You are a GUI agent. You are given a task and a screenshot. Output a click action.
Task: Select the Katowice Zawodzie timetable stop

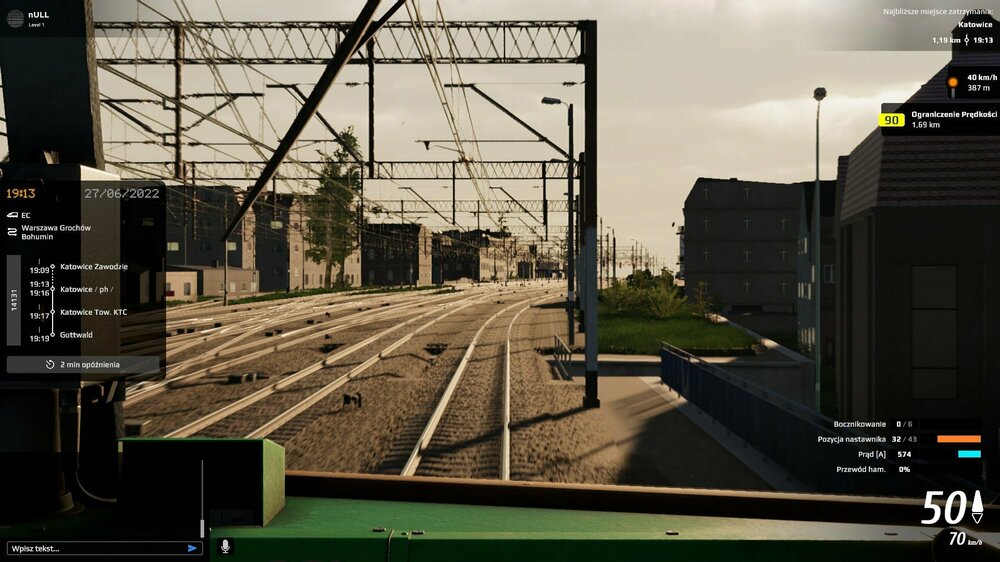point(93,267)
